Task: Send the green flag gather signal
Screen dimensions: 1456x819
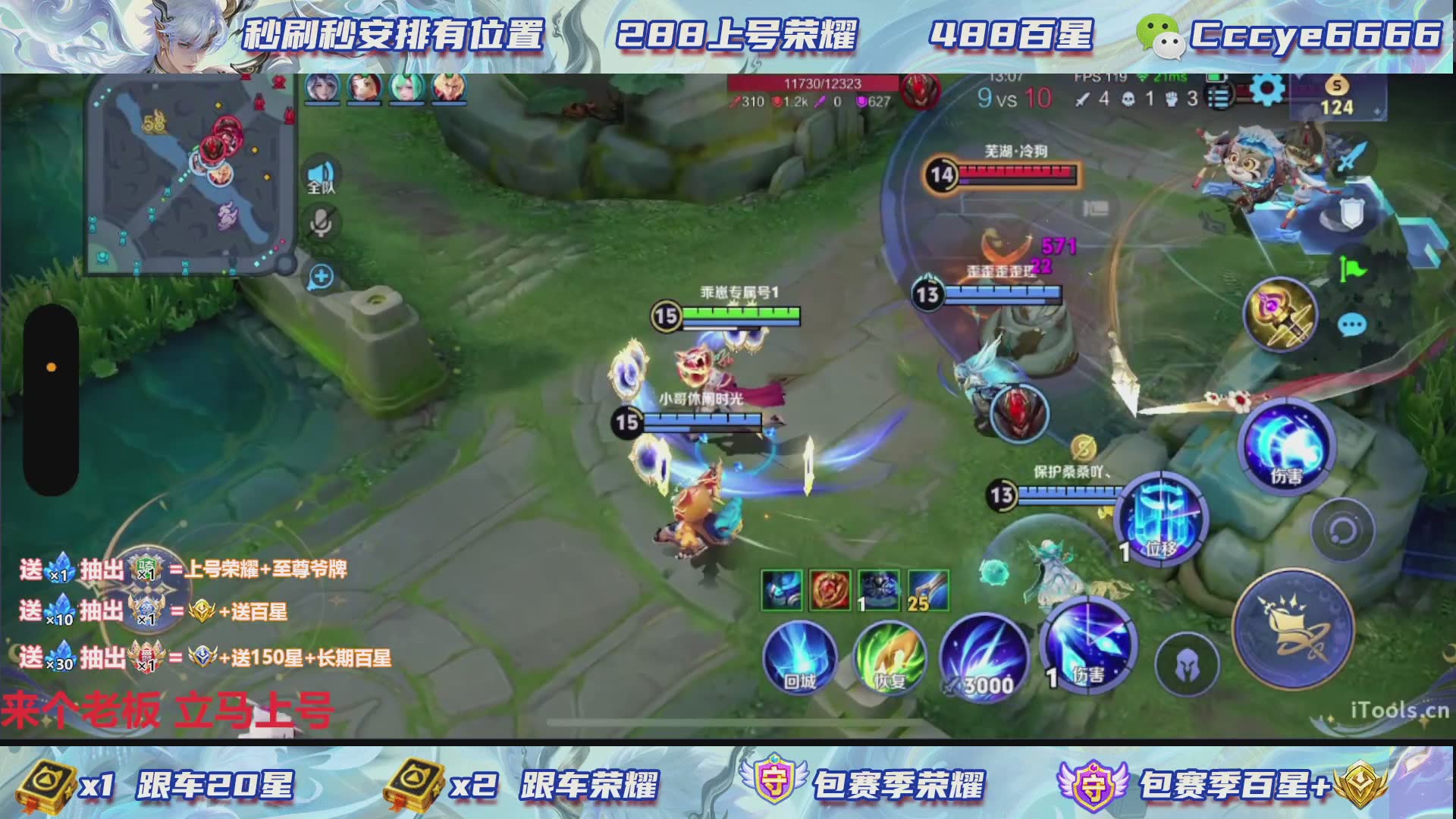Action: click(1352, 268)
